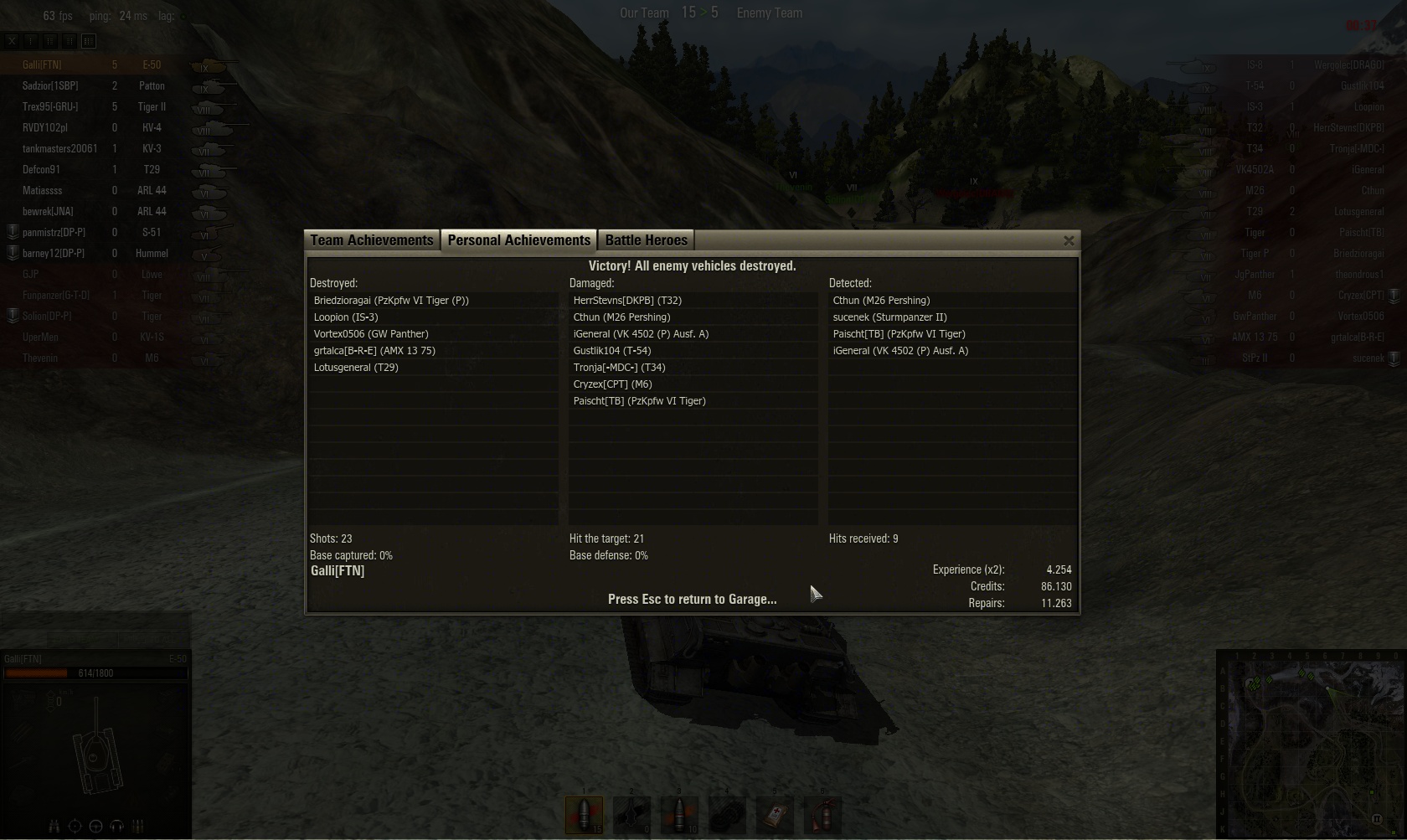Select the highlighted full player list view mode
This screenshot has height=840, width=1407.
[89, 40]
